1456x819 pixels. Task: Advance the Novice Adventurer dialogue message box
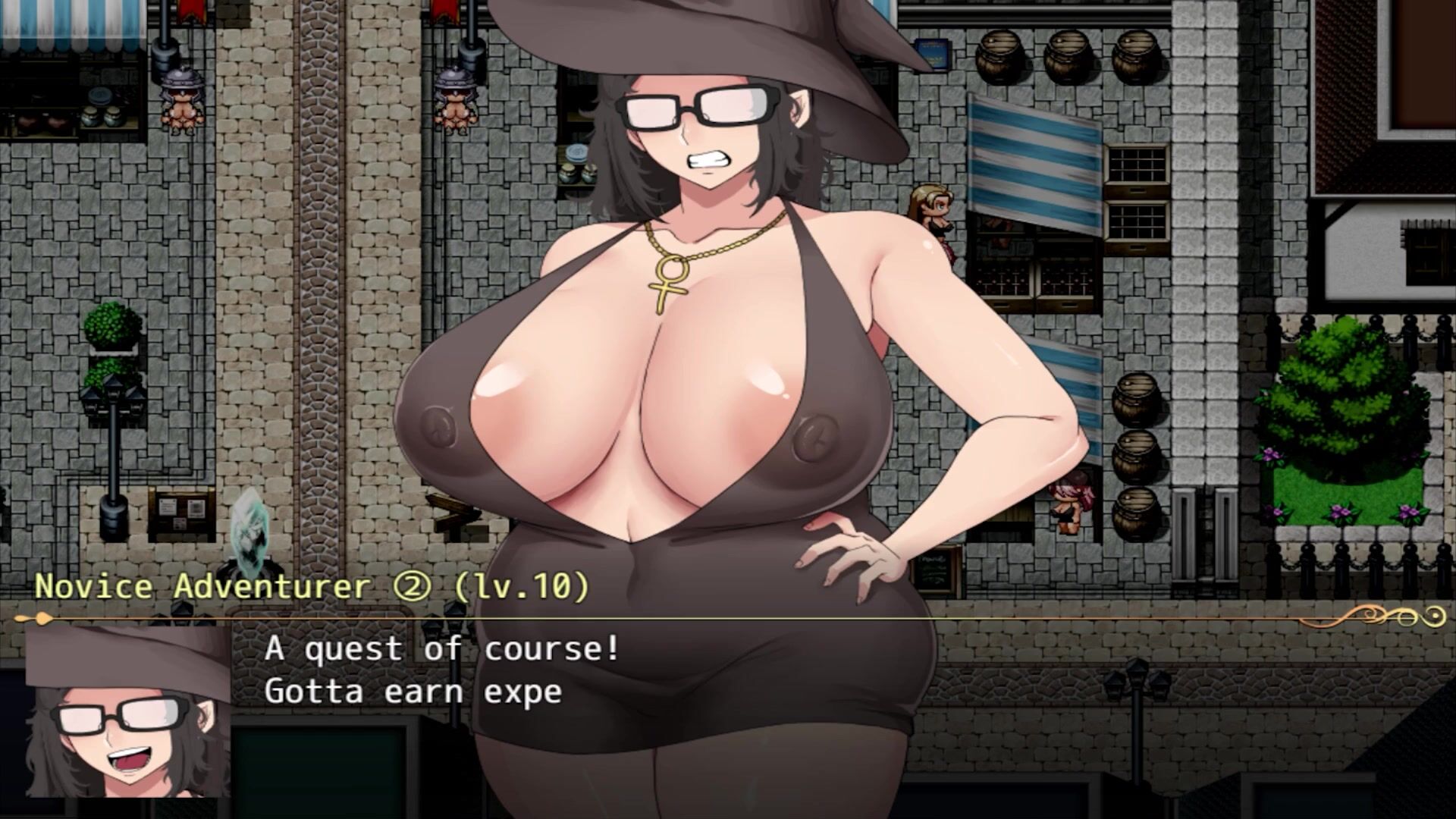[x=728, y=705]
